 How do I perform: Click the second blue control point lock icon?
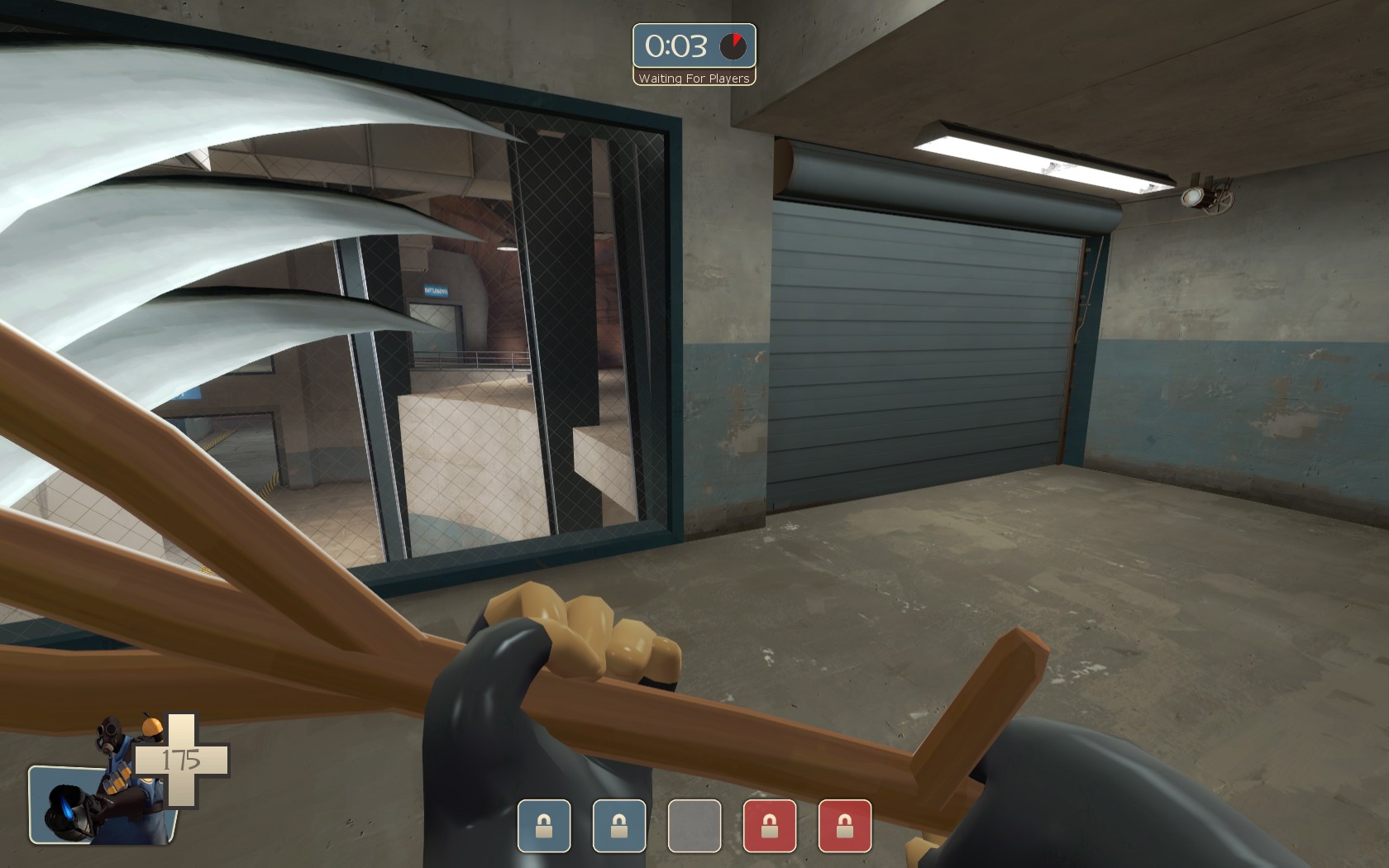617,827
